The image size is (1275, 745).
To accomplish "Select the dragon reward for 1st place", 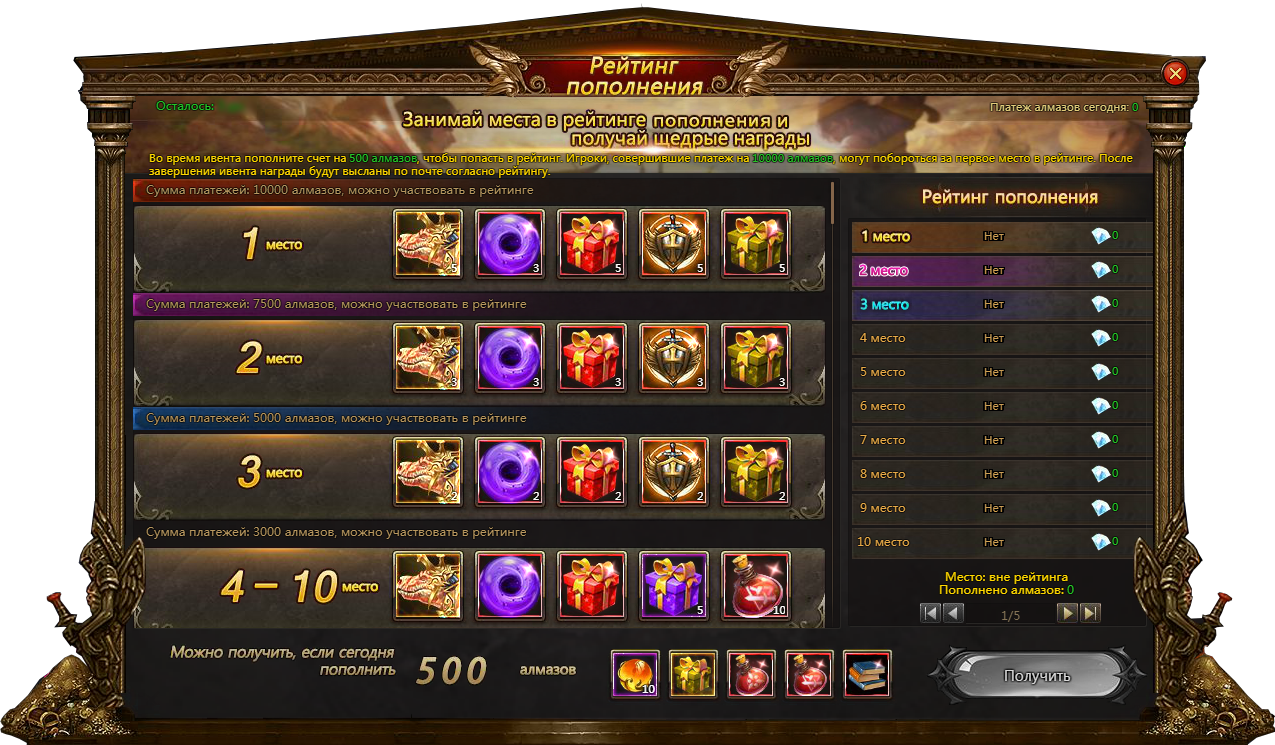I will point(428,243).
